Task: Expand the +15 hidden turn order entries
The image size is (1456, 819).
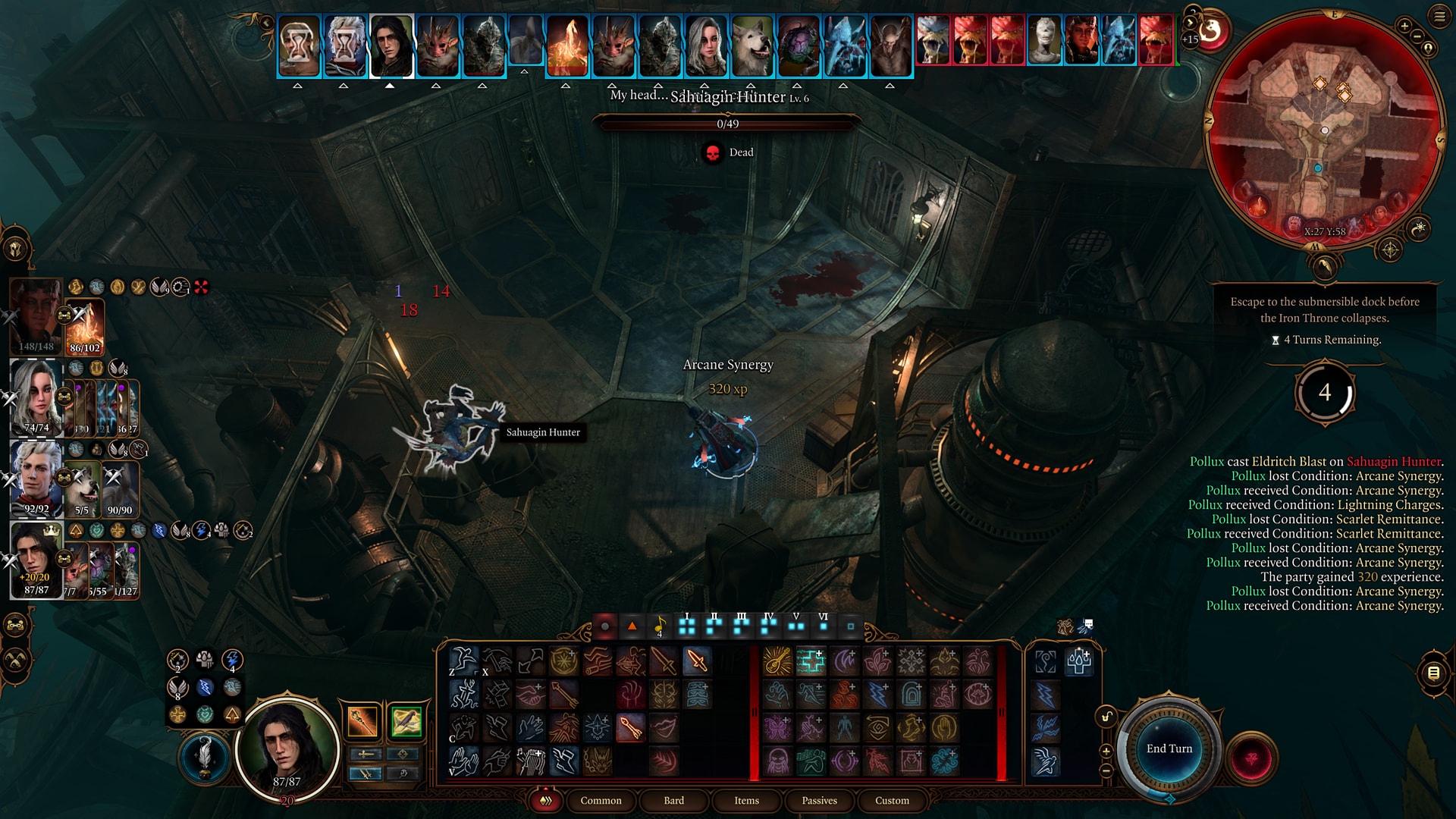Action: (1190, 39)
